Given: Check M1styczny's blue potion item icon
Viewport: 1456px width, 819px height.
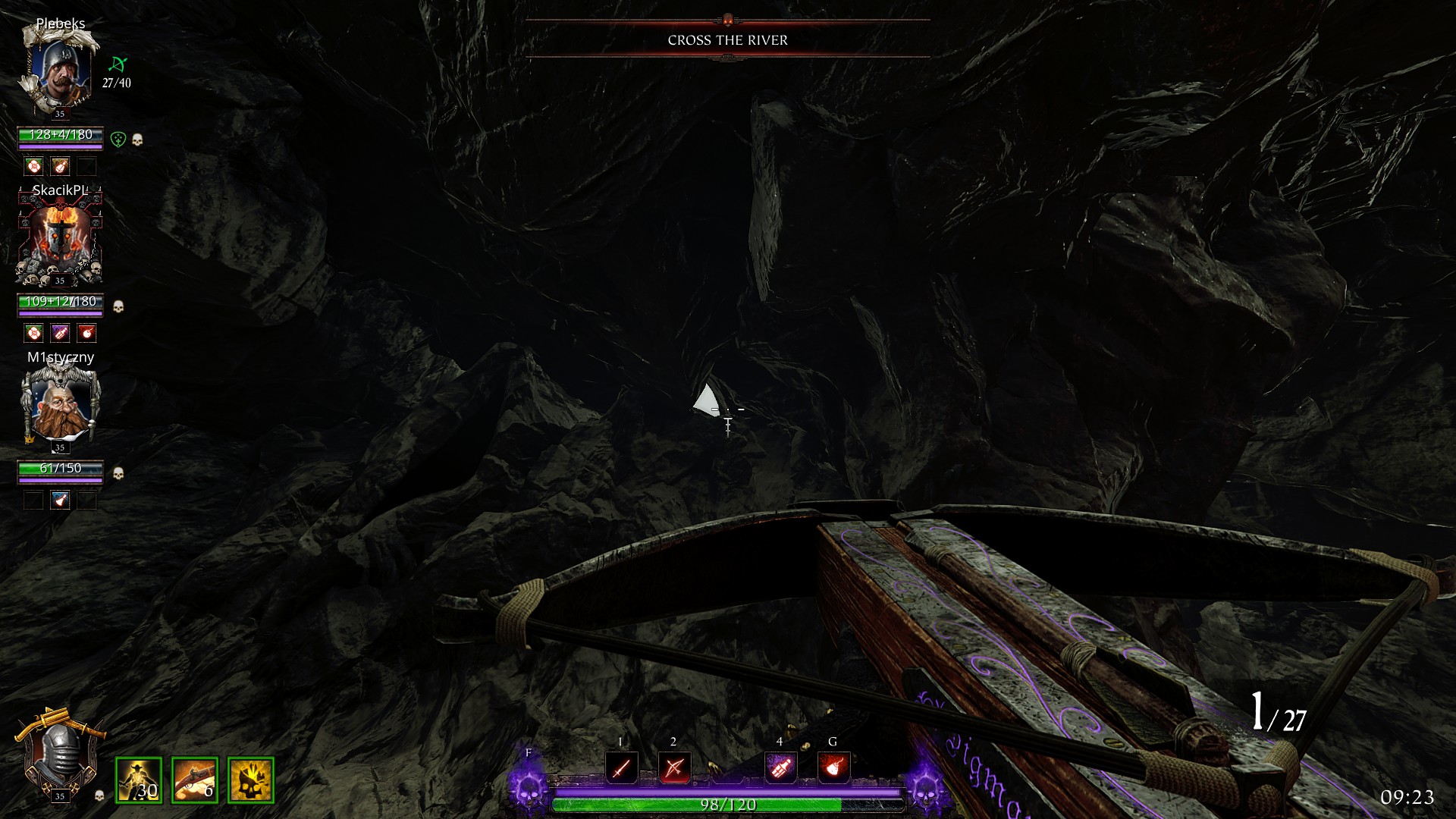Looking at the screenshot, I should [x=60, y=500].
